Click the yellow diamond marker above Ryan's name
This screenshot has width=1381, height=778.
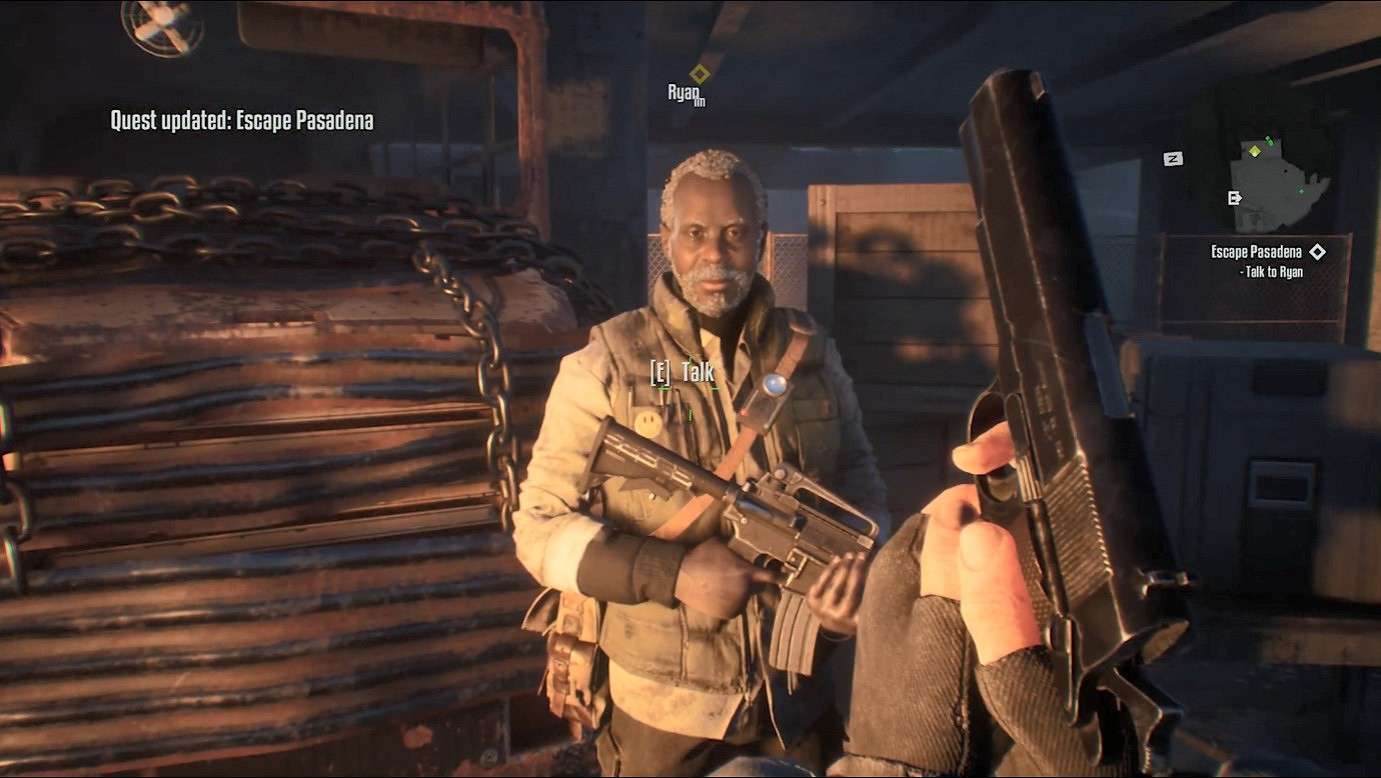point(700,73)
